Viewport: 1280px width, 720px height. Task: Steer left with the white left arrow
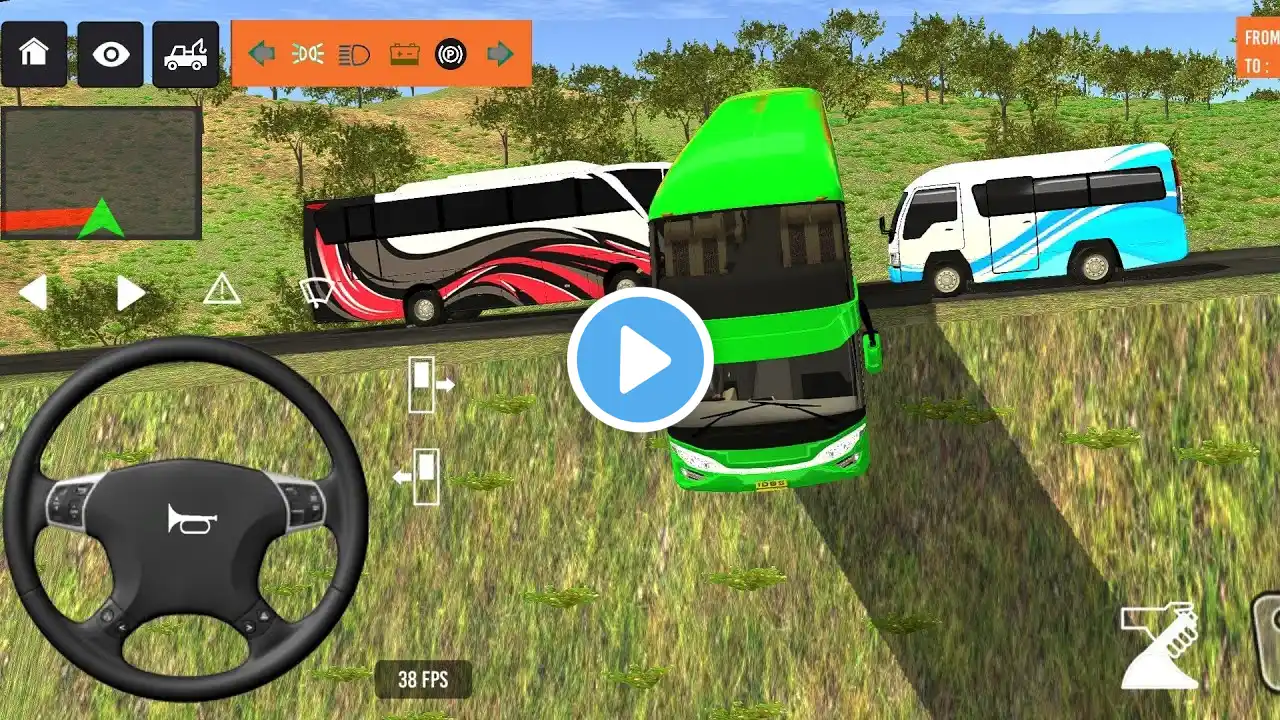click(x=33, y=293)
